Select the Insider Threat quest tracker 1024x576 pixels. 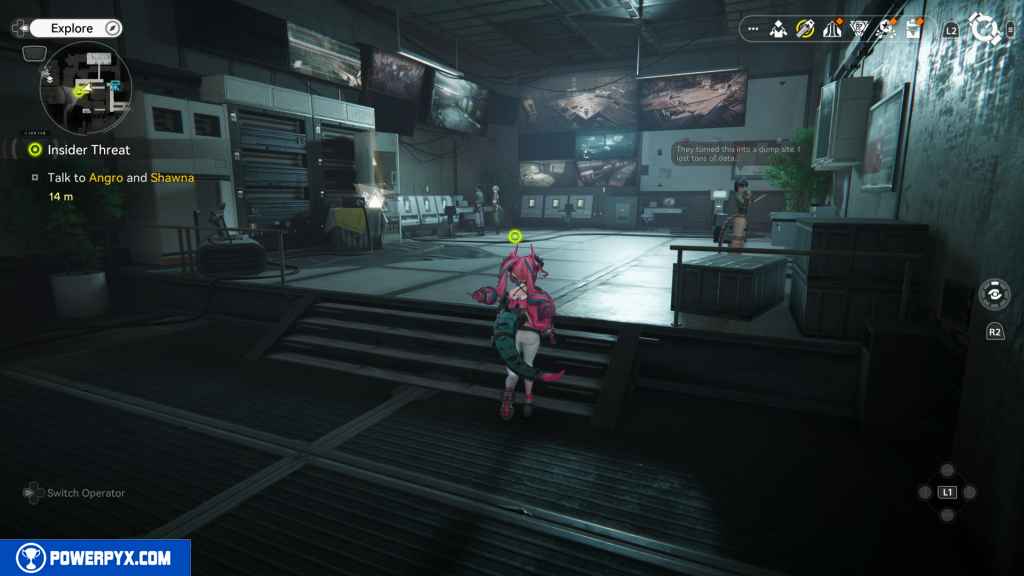tap(88, 150)
